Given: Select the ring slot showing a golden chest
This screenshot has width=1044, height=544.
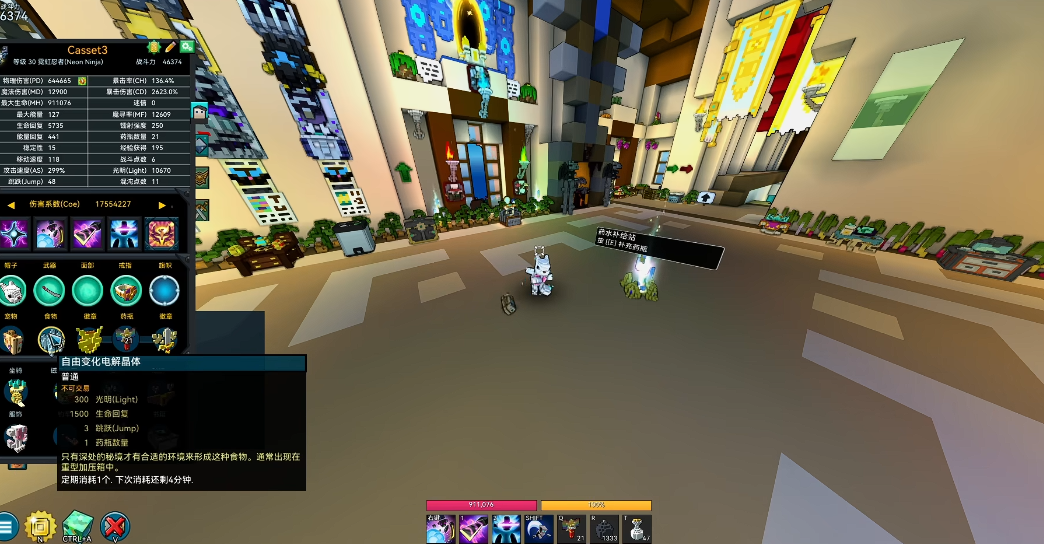Looking at the screenshot, I should 125,291.
